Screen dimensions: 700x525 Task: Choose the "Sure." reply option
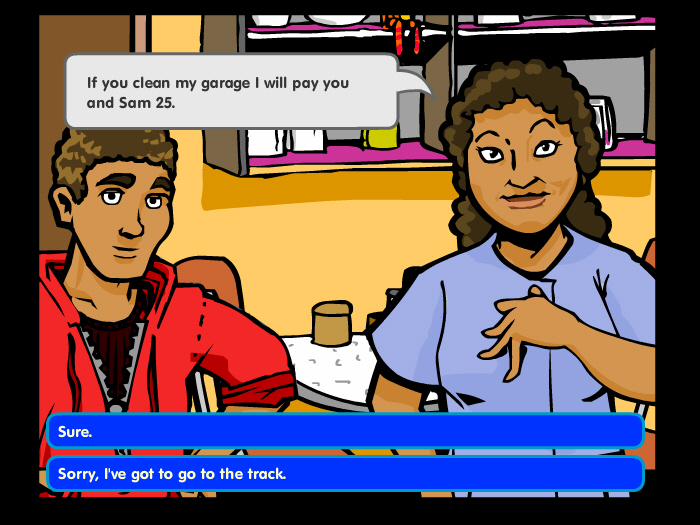345,431
